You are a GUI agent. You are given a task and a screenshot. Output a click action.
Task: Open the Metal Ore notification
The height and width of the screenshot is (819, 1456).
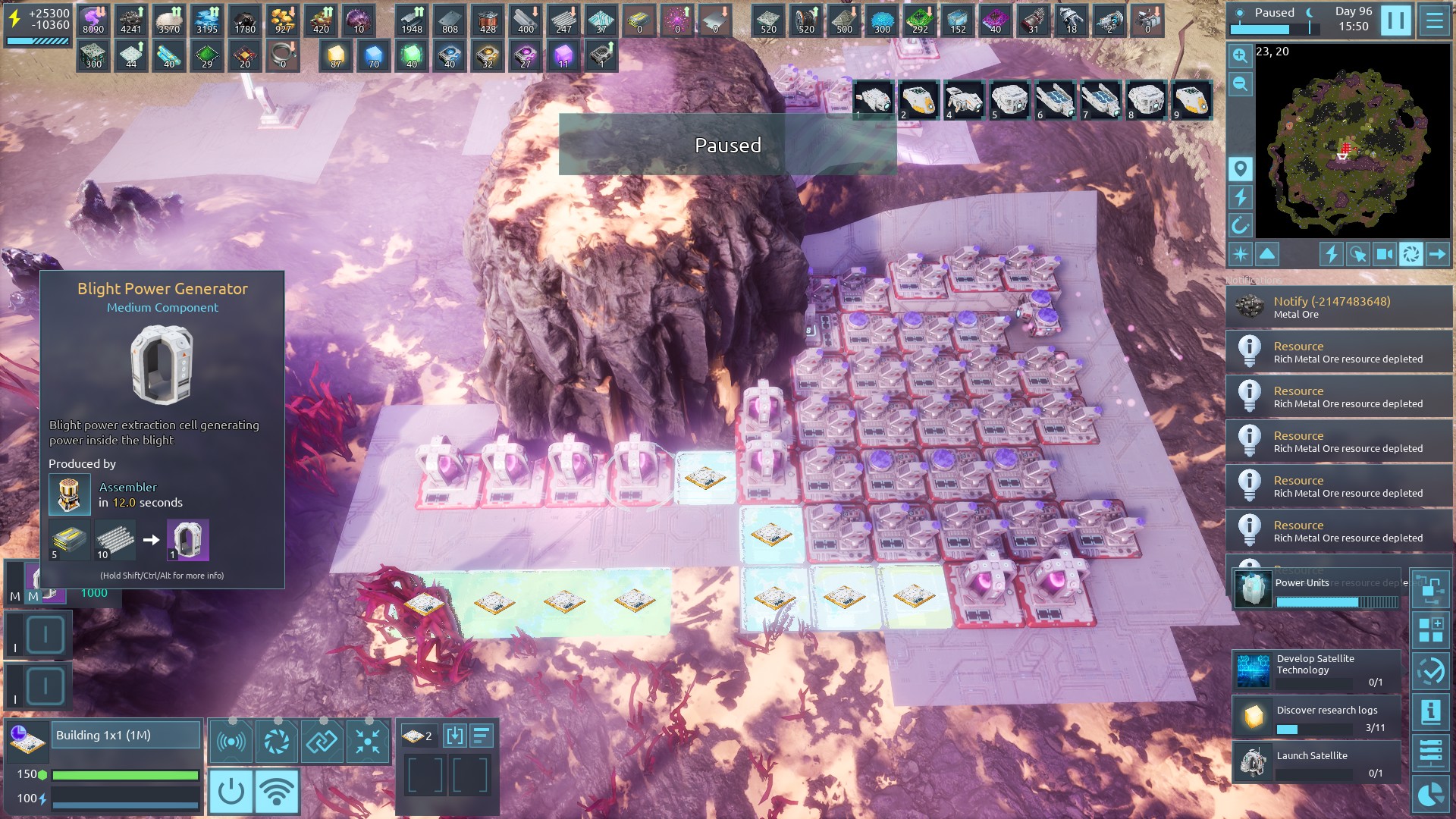(1338, 307)
